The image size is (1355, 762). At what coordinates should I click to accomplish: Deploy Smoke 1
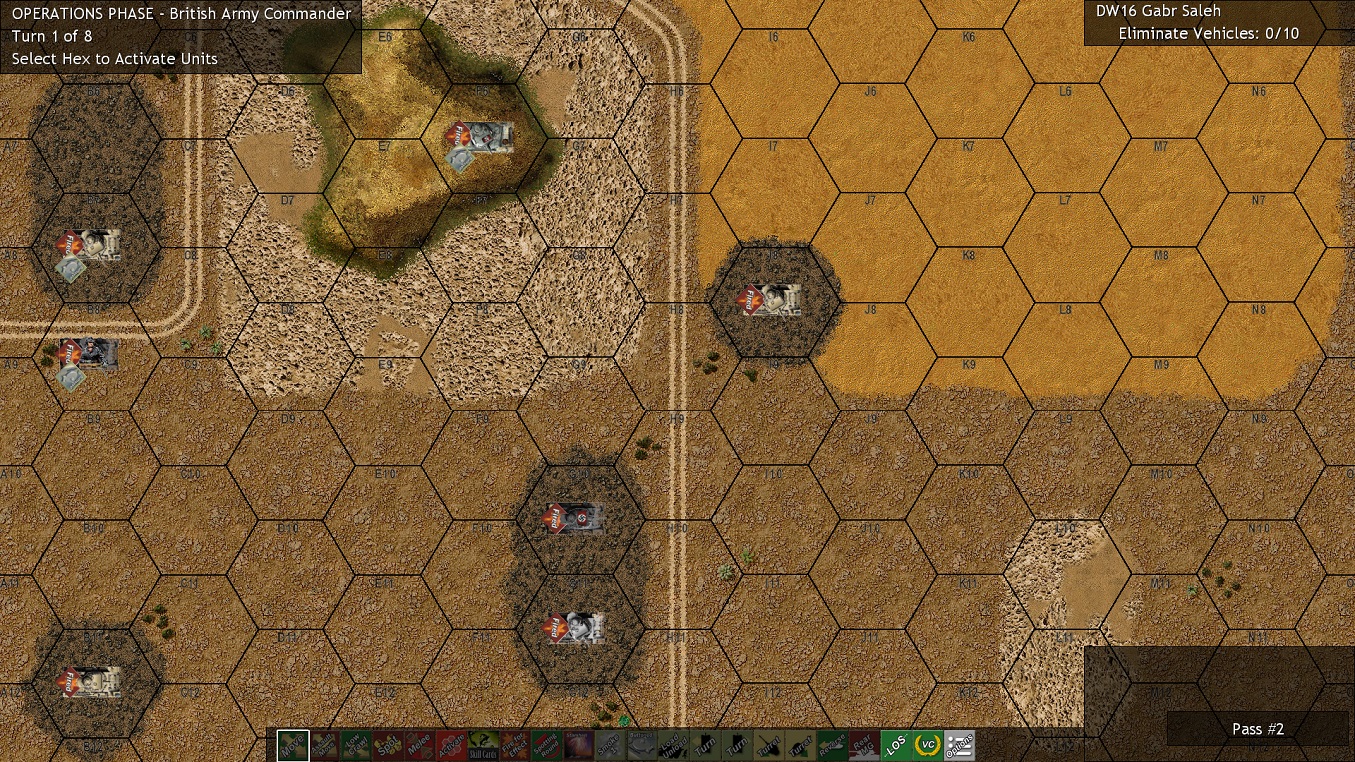point(608,744)
